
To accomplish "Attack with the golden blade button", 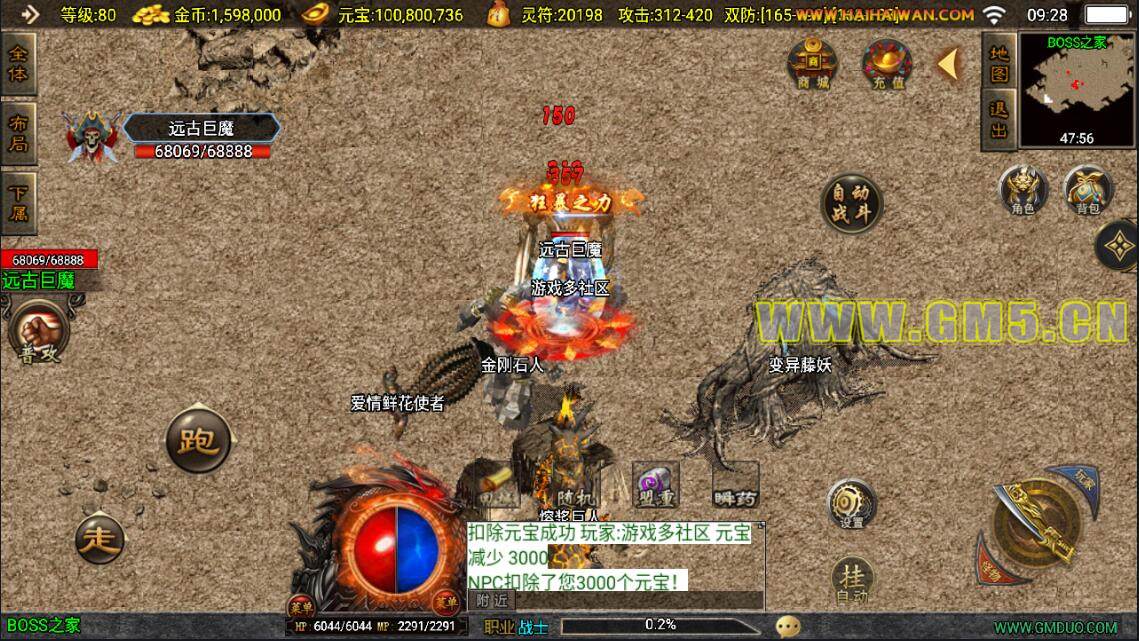I will (1037, 522).
